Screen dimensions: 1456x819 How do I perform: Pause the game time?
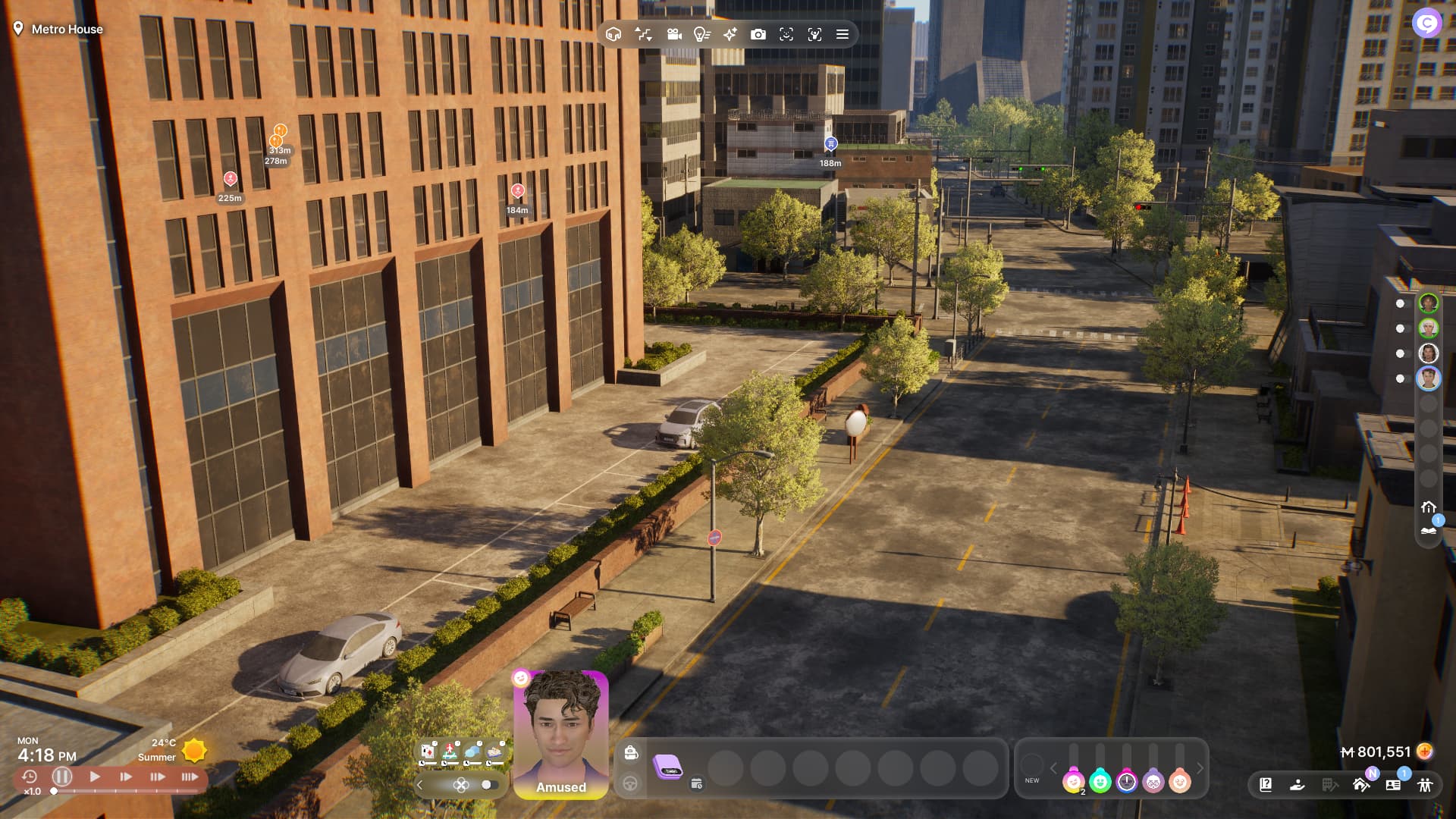[62, 777]
